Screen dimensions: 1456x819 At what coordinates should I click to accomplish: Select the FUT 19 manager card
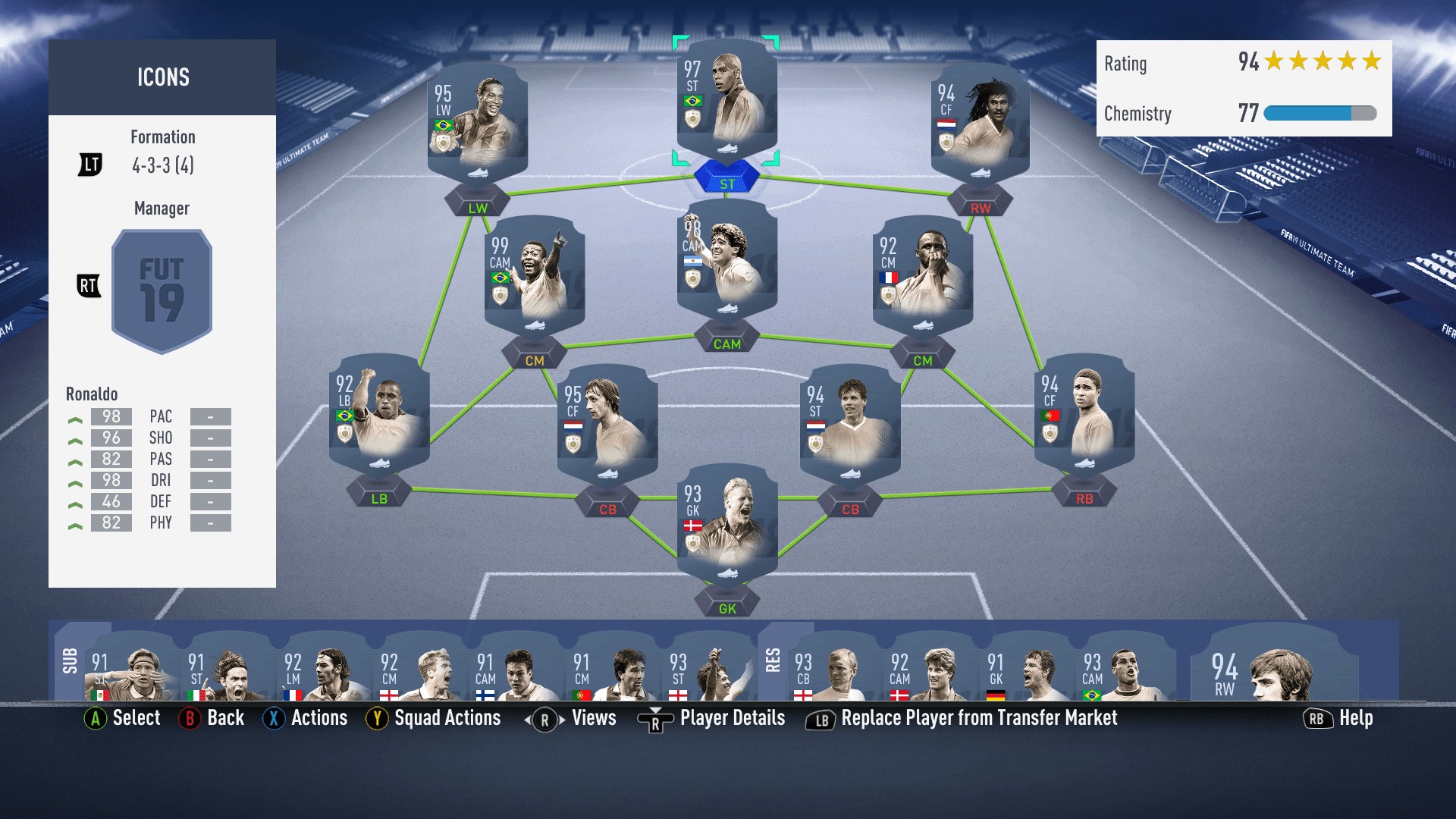pyautogui.click(x=162, y=290)
